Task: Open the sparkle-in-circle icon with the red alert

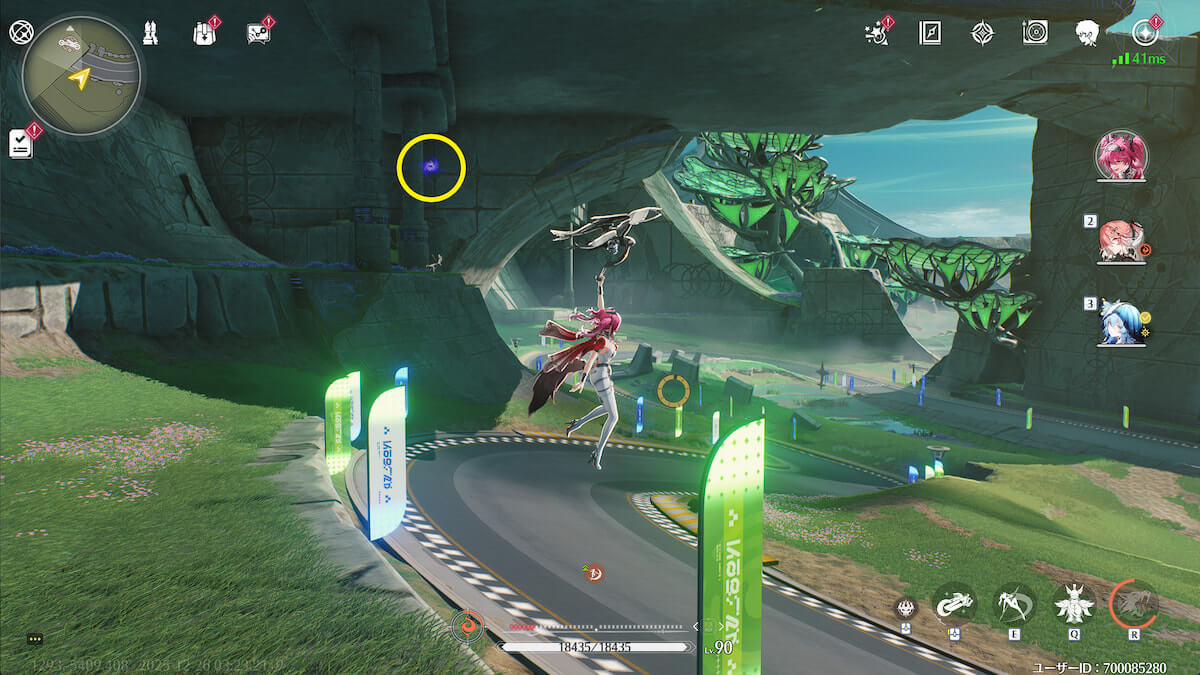Action: (x=1144, y=33)
